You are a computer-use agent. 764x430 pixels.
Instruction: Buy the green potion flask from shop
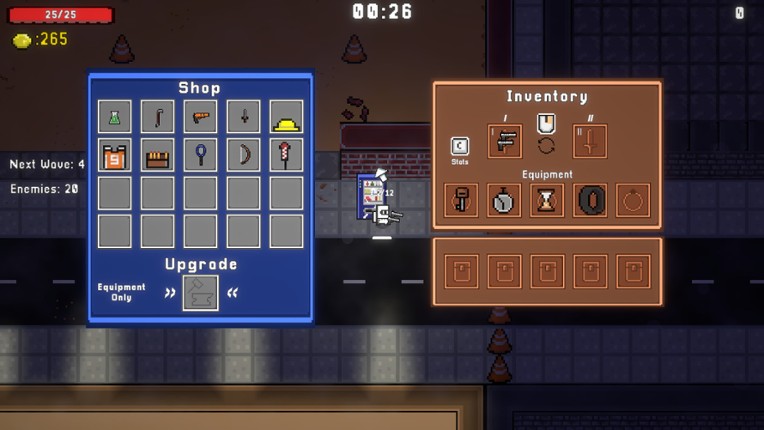pyautogui.click(x=115, y=117)
